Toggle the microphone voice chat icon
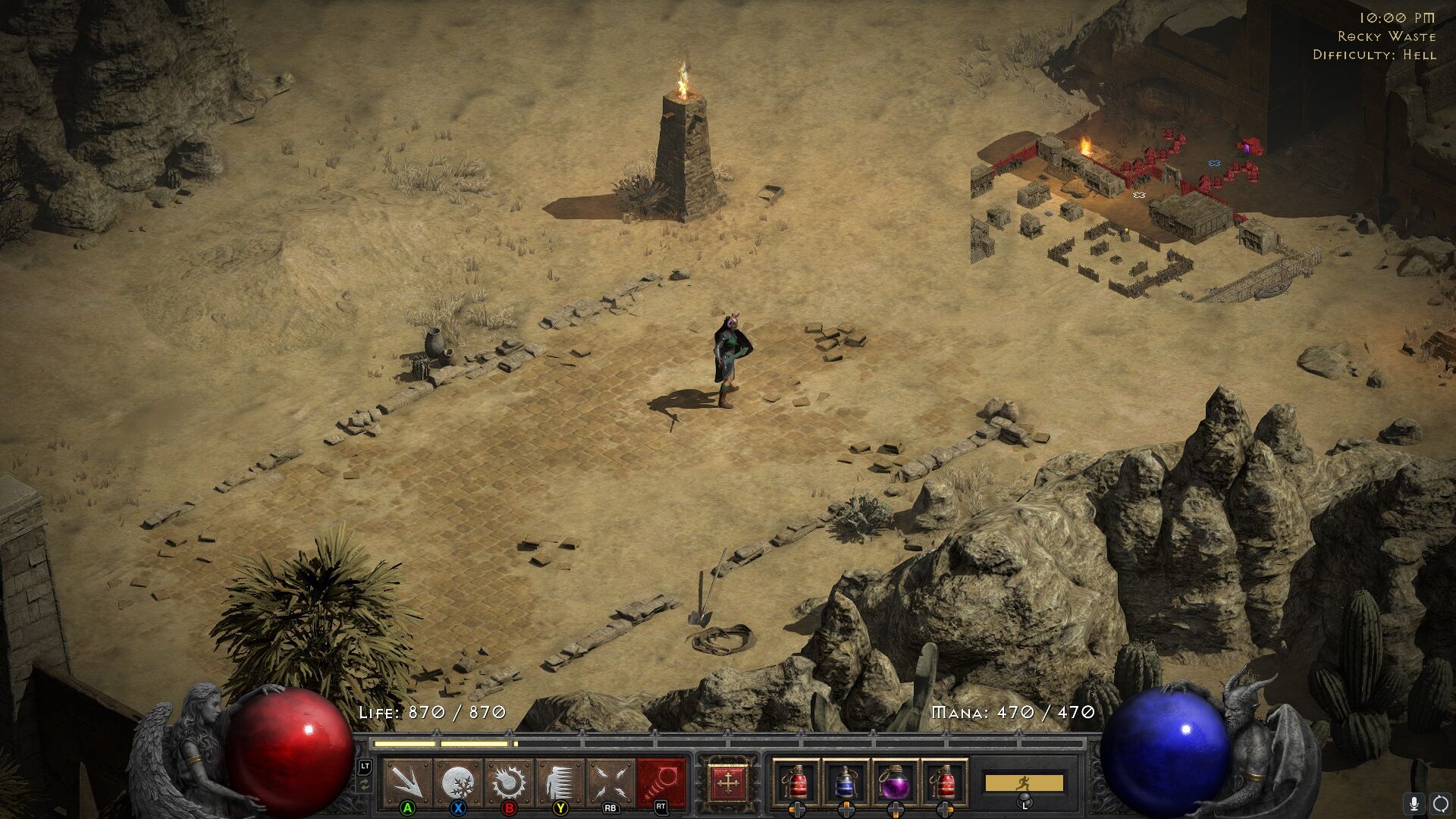The image size is (1456, 819). click(1414, 803)
